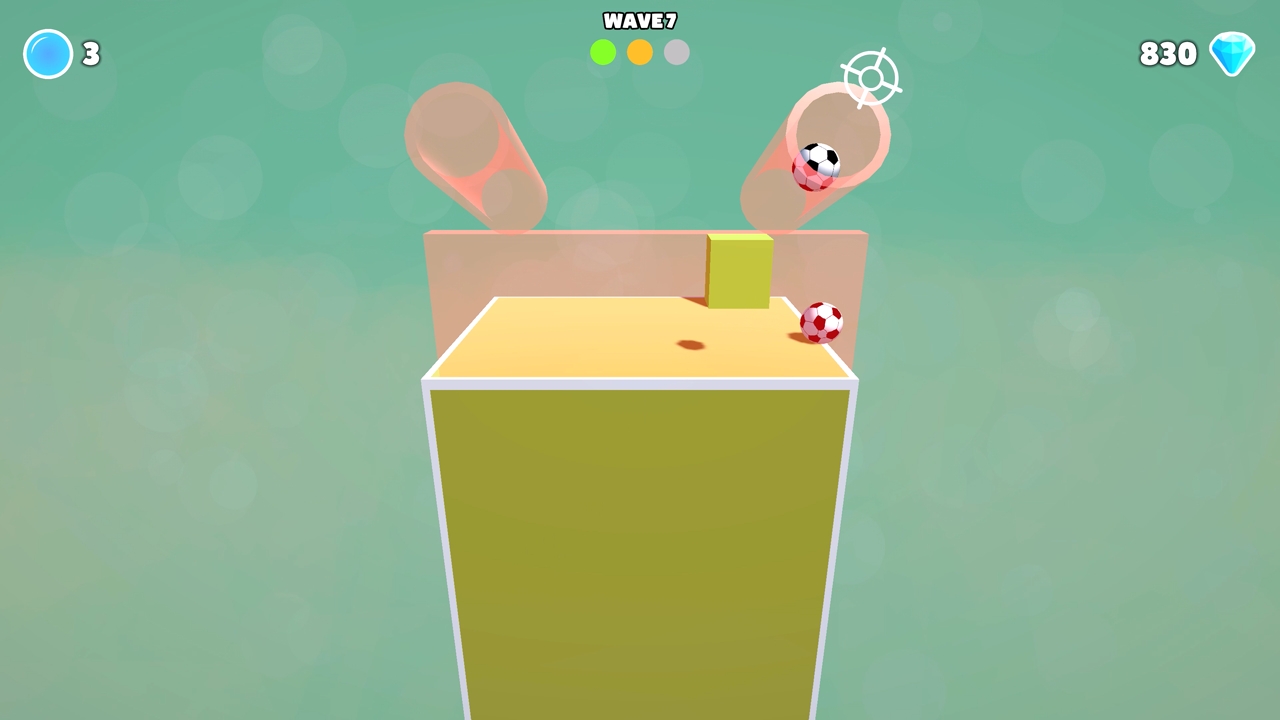
Task: Toggle the green wave progress dot
Action: tap(603, 52)
